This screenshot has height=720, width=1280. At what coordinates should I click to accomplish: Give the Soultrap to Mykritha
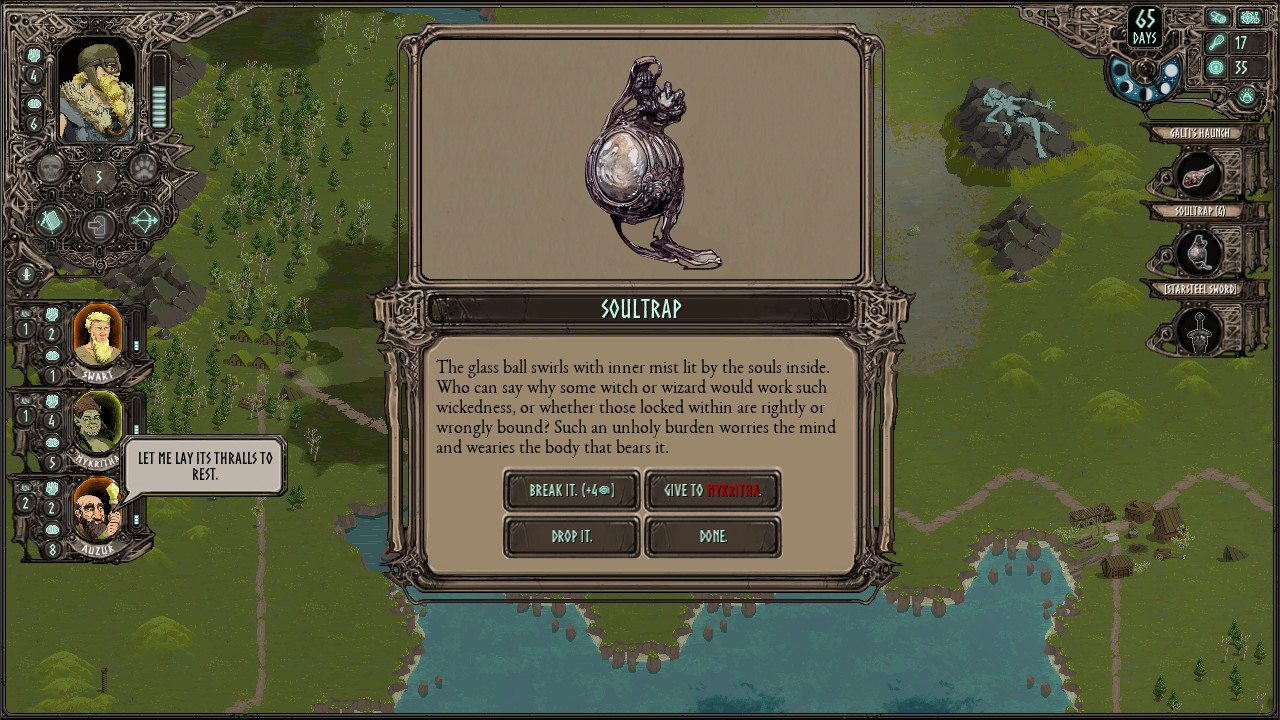point(713,491)
